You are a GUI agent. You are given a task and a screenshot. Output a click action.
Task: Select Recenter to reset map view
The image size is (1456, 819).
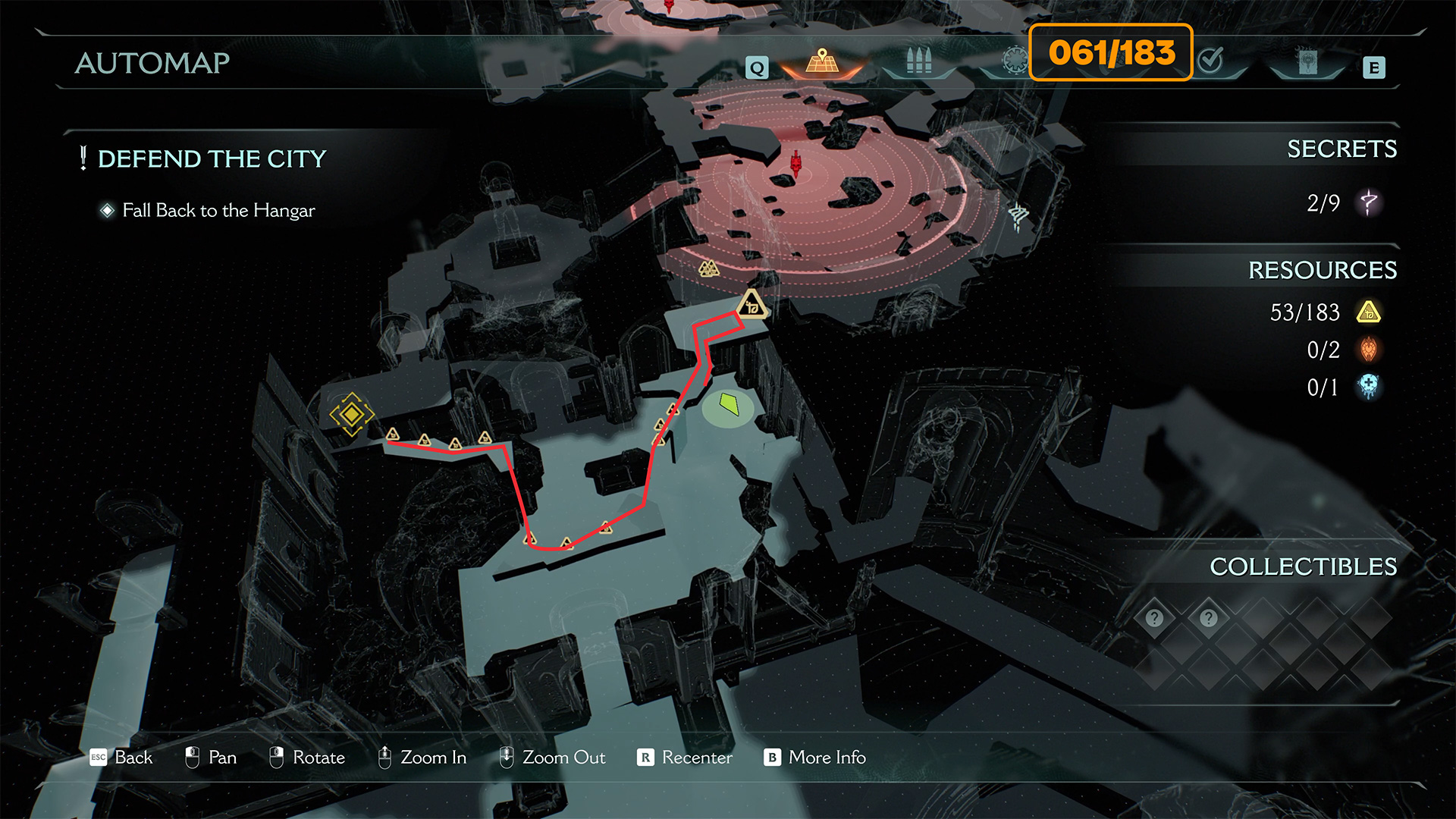pyautogui.click(x=685, y=758)
